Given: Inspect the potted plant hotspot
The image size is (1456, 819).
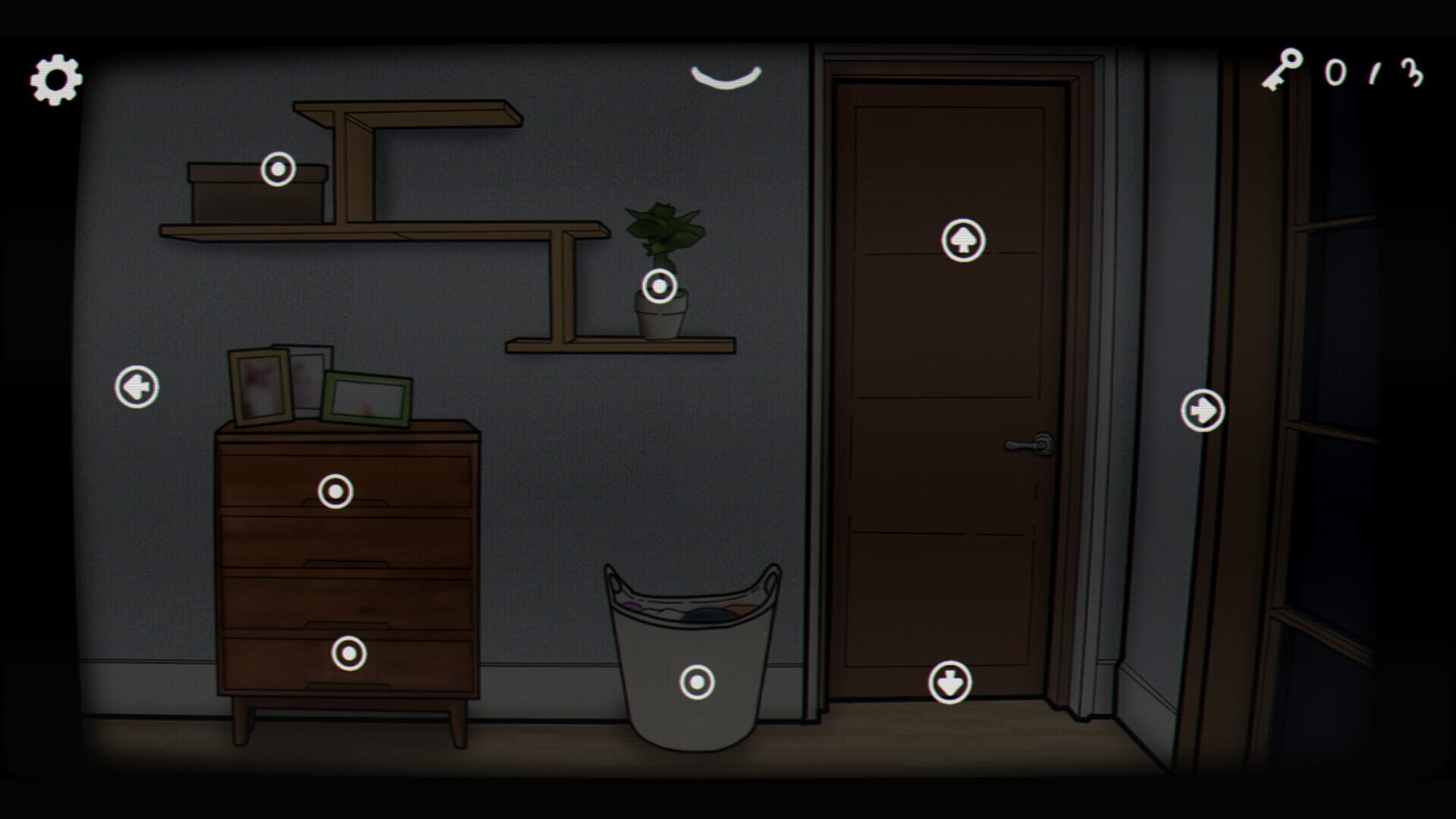Looking at the screenshot, I should coord(658,286).
